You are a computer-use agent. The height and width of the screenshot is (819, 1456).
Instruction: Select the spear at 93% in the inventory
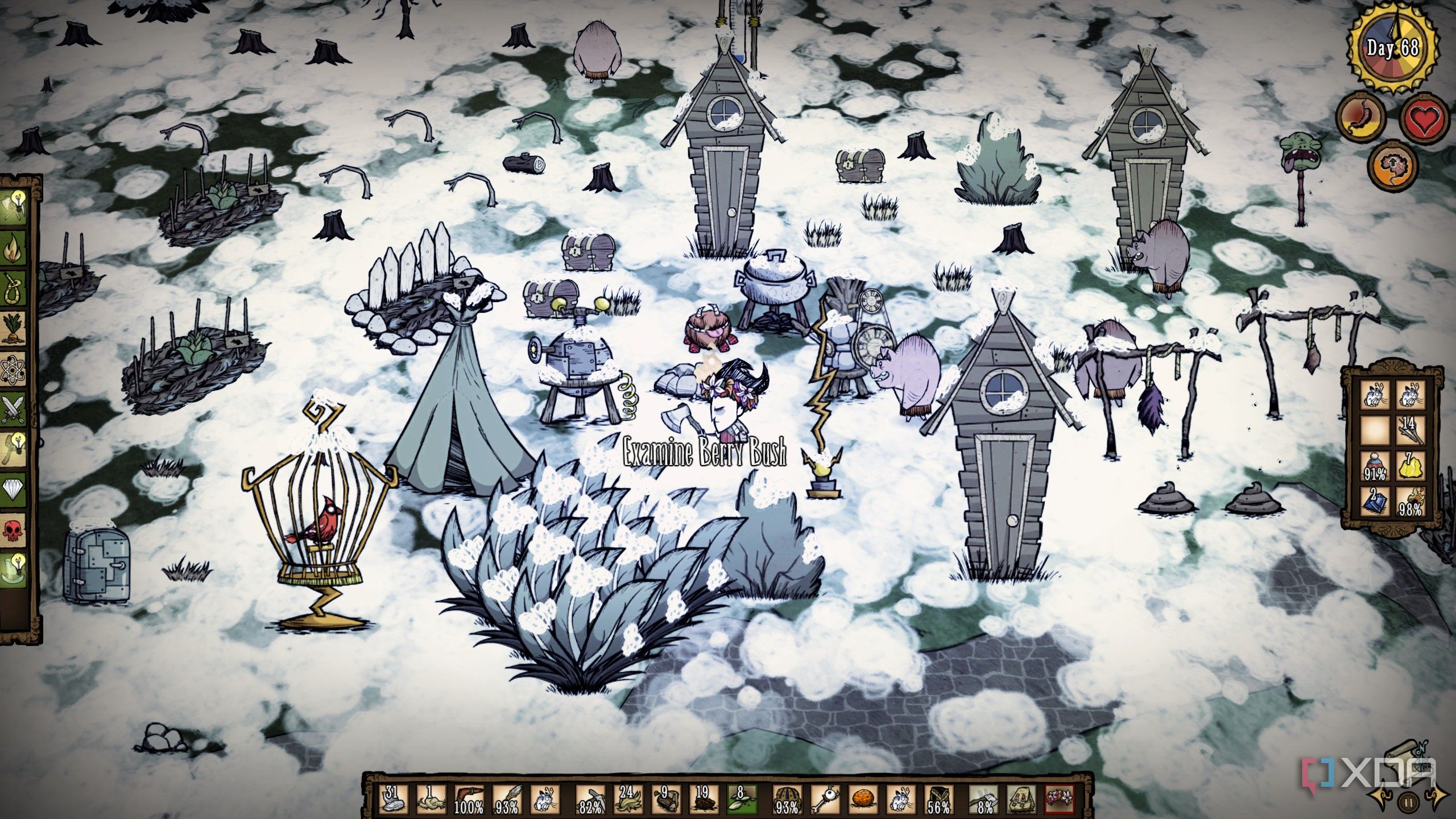[506, 799]
